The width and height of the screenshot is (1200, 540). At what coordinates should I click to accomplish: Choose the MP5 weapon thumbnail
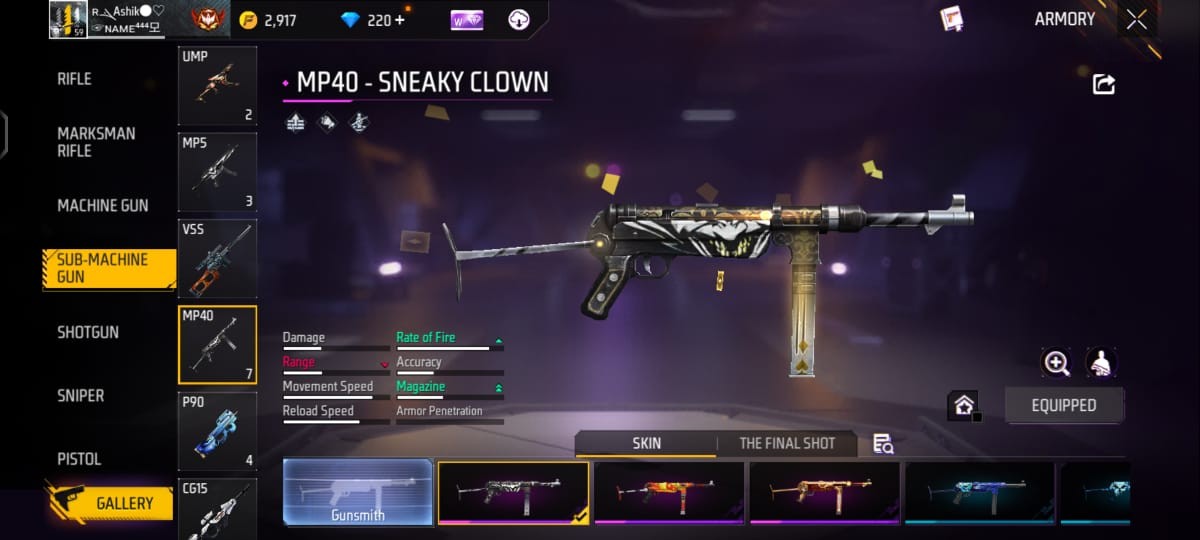(x=217, y=172)
